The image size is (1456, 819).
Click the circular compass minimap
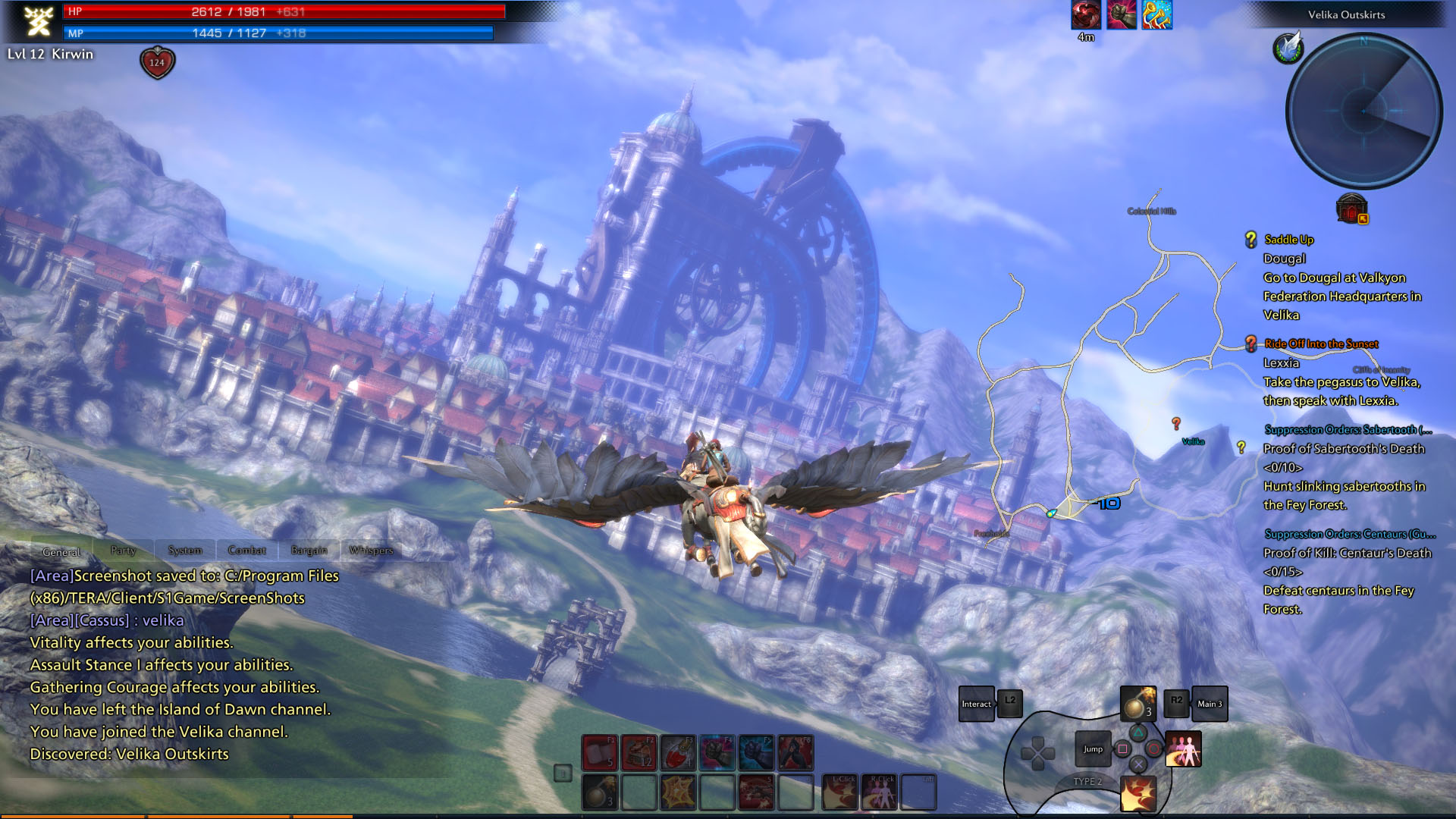tap(1363, 111)
